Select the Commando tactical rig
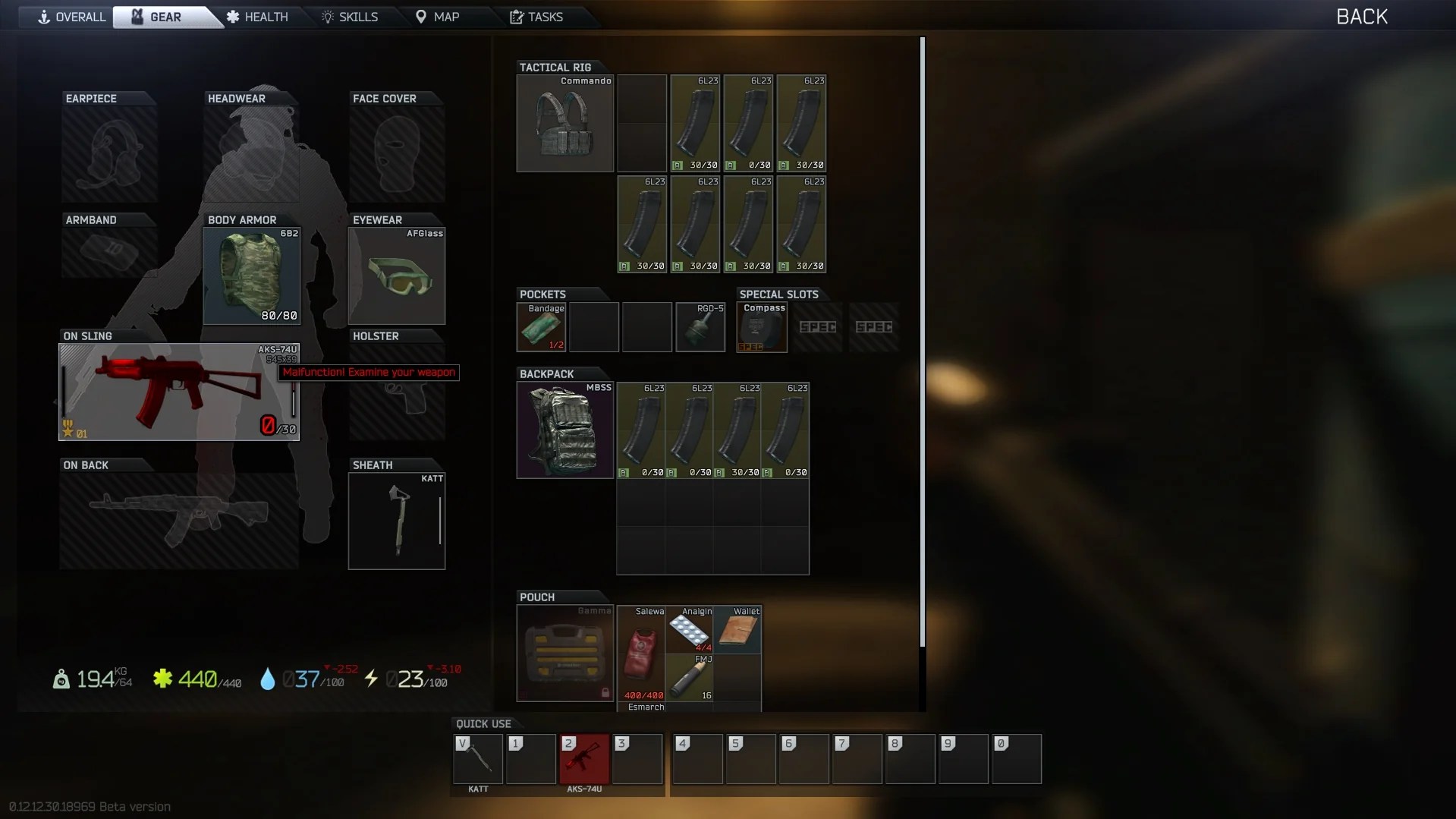 tap(564, 124)
